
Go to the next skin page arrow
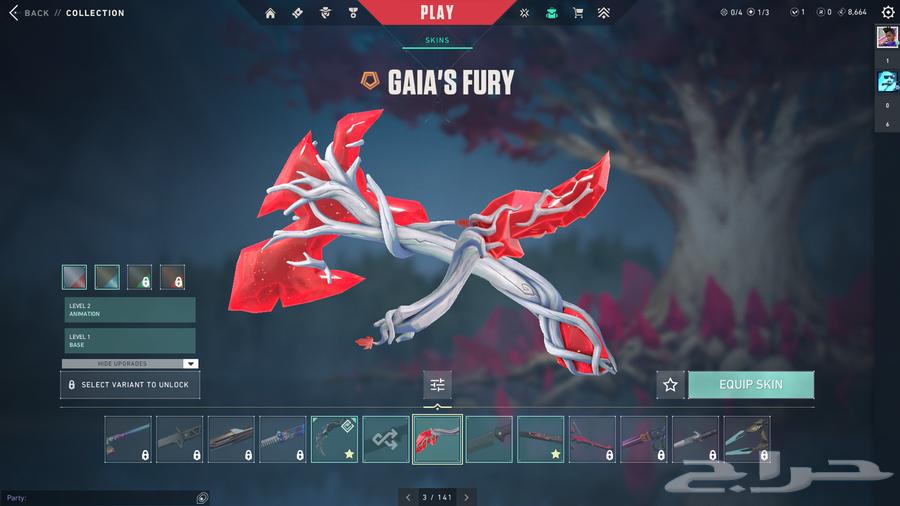coord(466,497)
